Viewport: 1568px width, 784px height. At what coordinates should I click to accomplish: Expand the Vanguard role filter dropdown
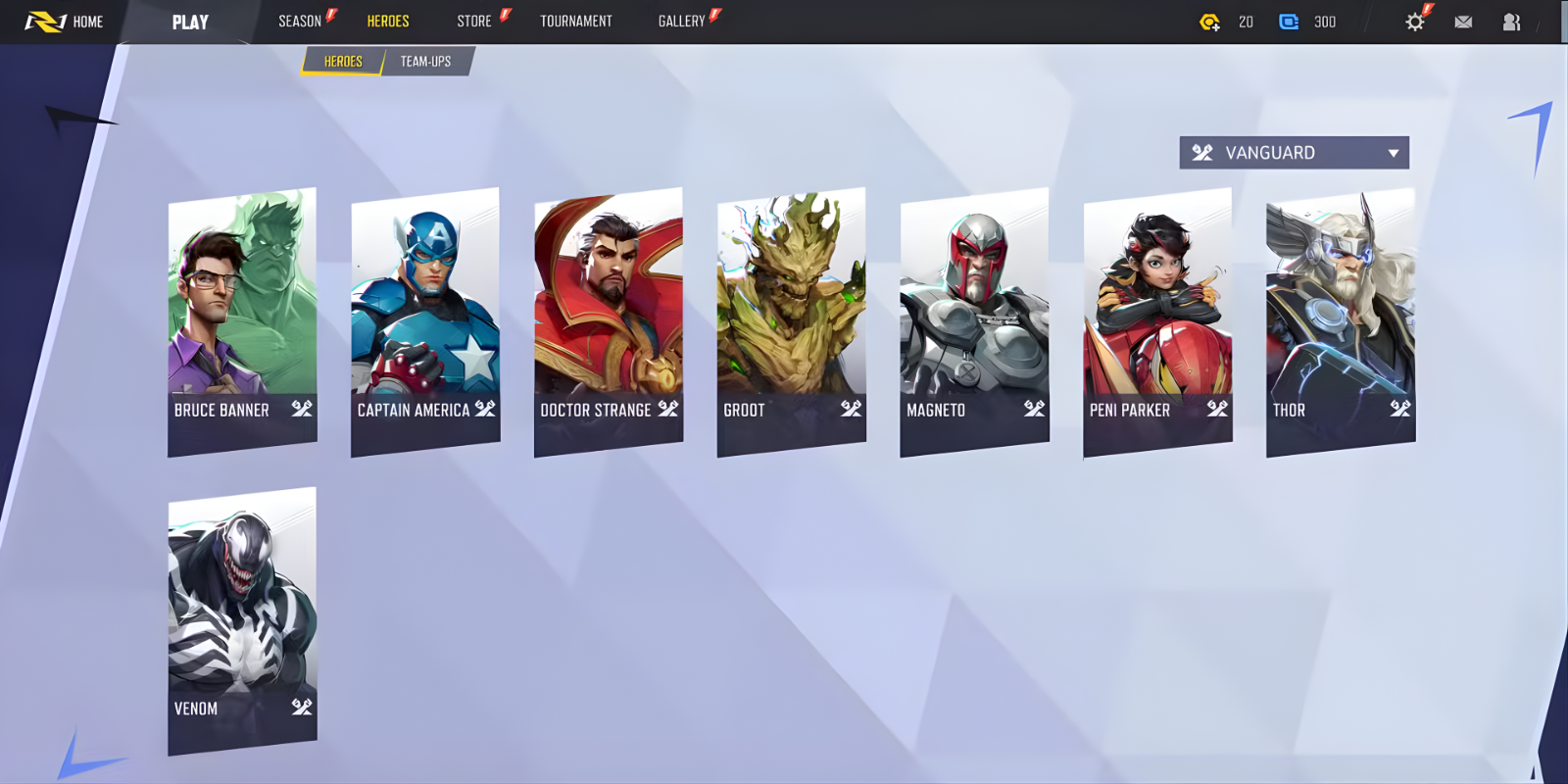1393,152
